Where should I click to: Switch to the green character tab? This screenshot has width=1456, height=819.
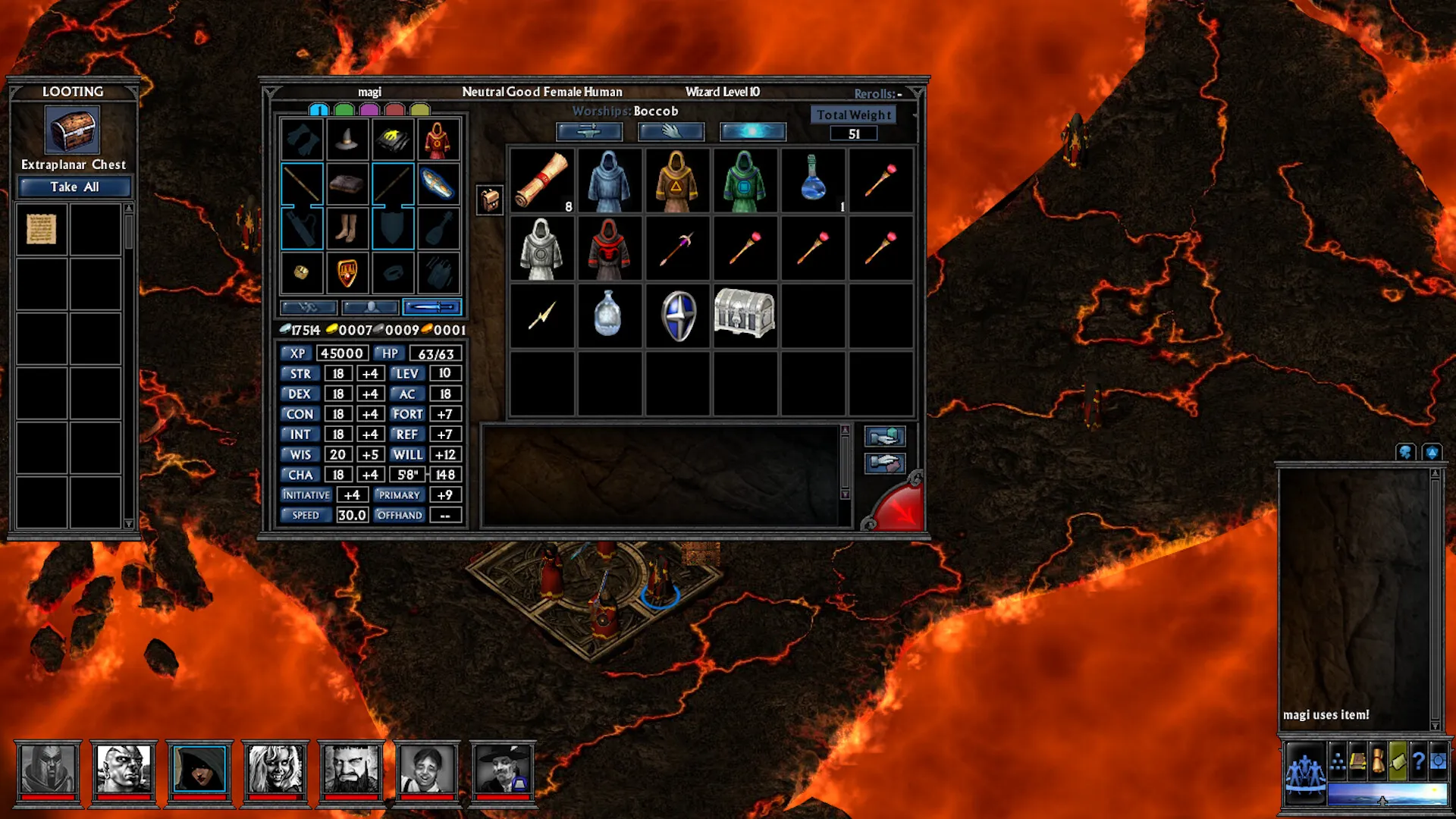pos(346,108)
